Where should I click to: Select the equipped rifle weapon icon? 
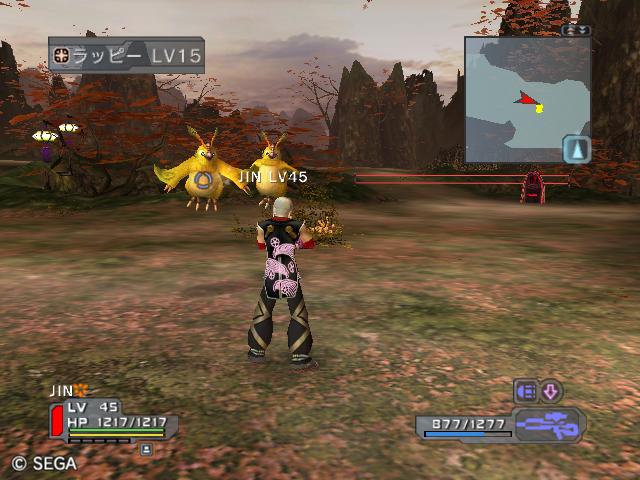pyautogui.click(x=549, y=425)
